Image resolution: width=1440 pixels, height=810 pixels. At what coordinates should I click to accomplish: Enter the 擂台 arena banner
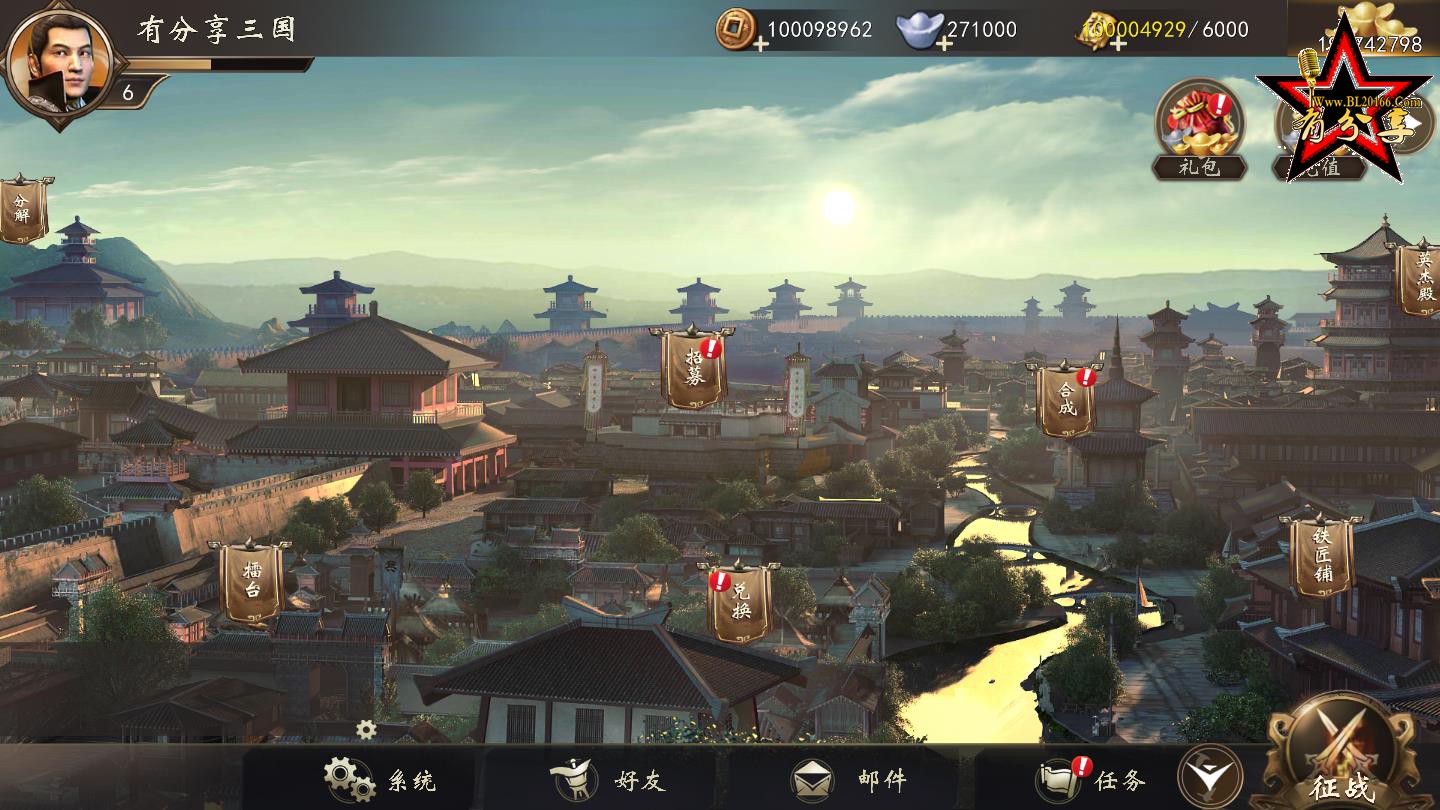click(250, 582)
